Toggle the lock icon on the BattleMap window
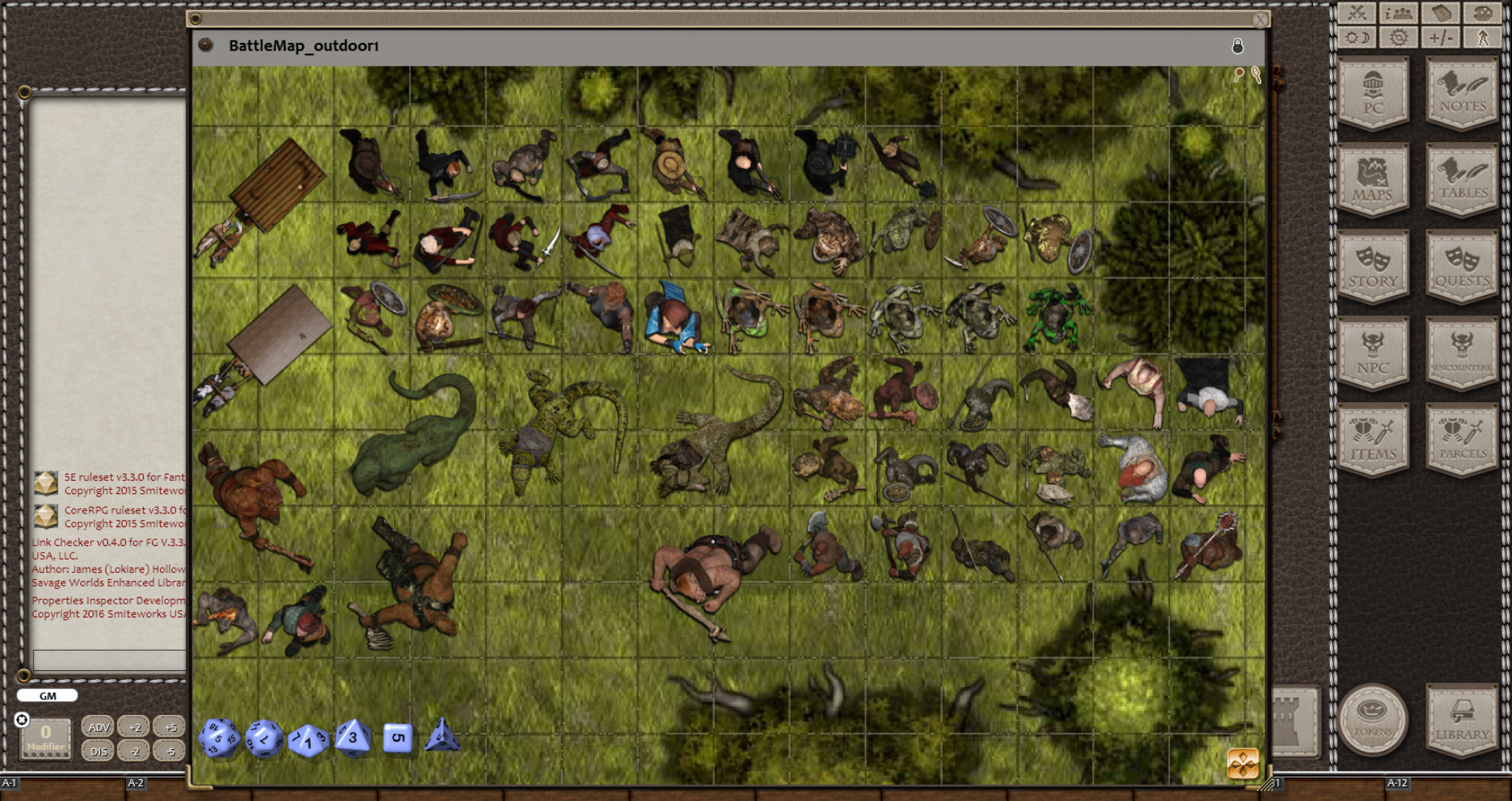The image size is (1512, 801). click(x=1238, y=47)
